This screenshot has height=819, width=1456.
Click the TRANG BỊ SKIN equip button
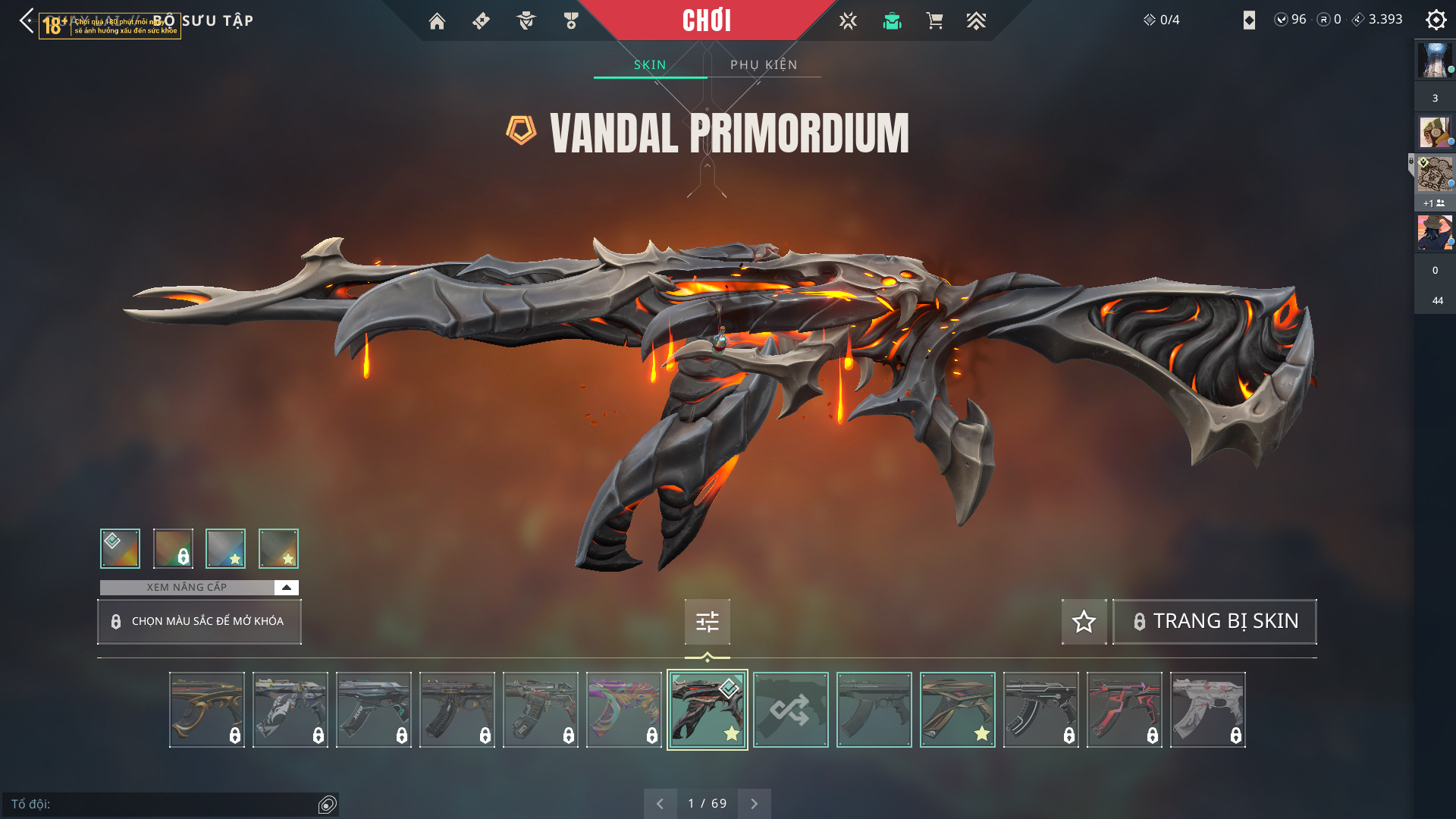tap(1215, 622)
